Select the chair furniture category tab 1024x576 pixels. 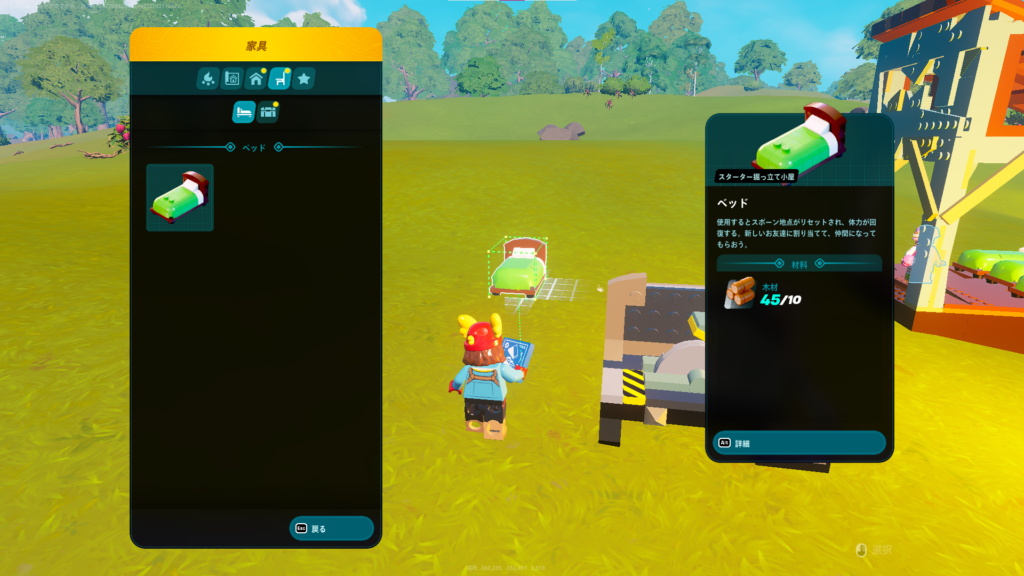[280, 78]
